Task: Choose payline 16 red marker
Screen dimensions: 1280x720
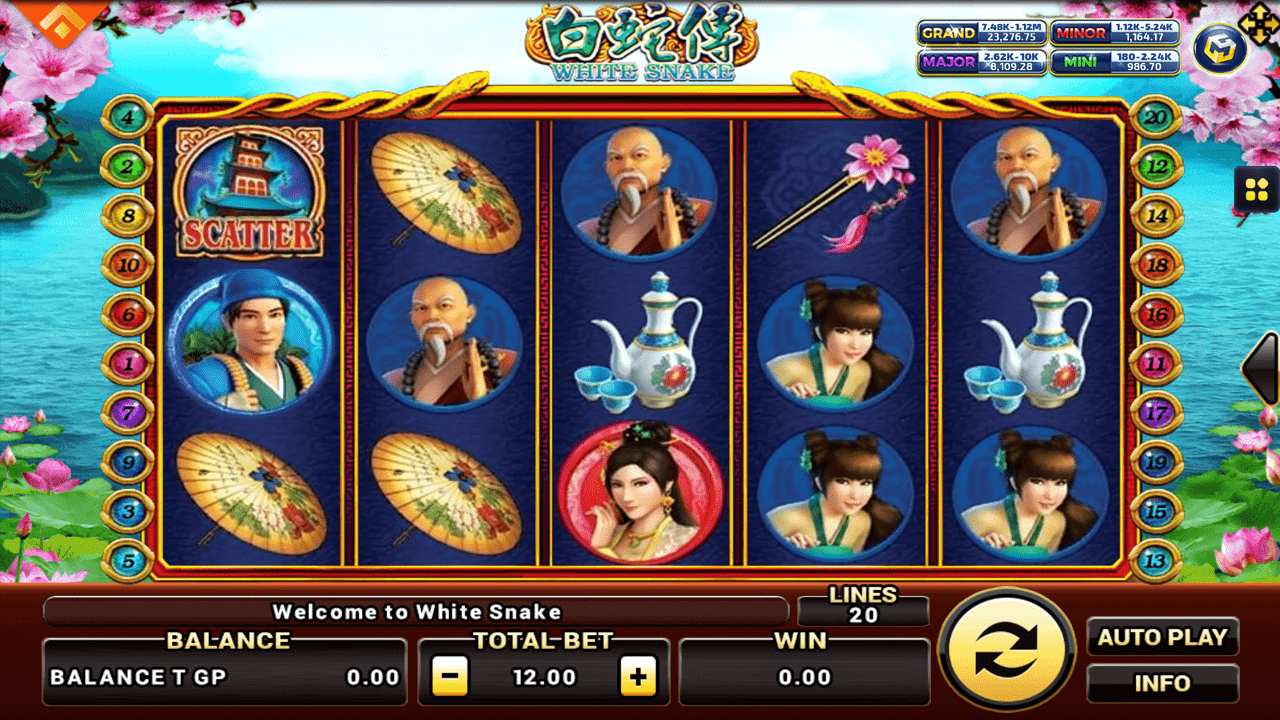Action: (x=1156, y=315)
